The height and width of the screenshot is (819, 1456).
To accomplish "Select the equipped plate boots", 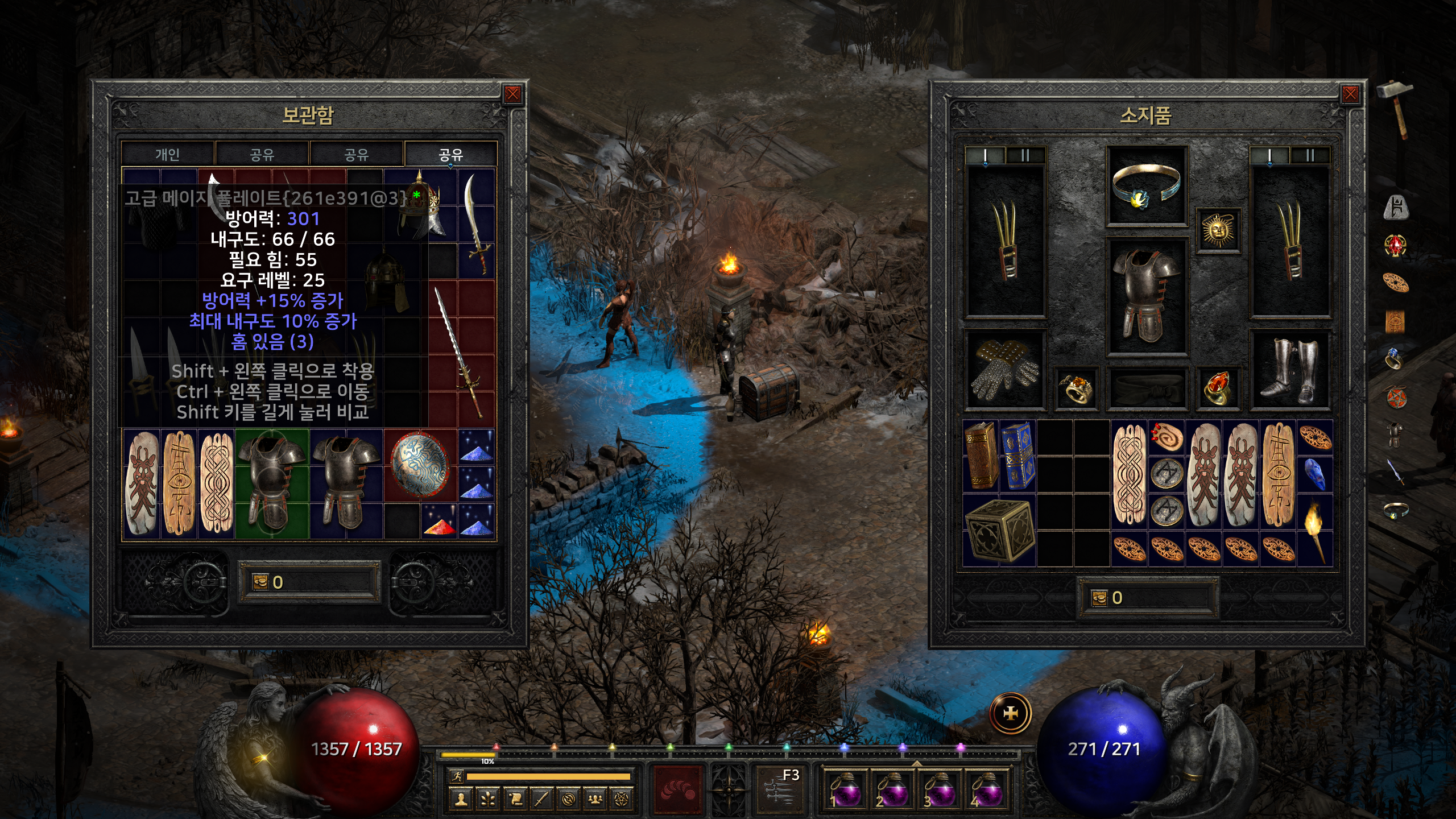I will point(1290,369).
